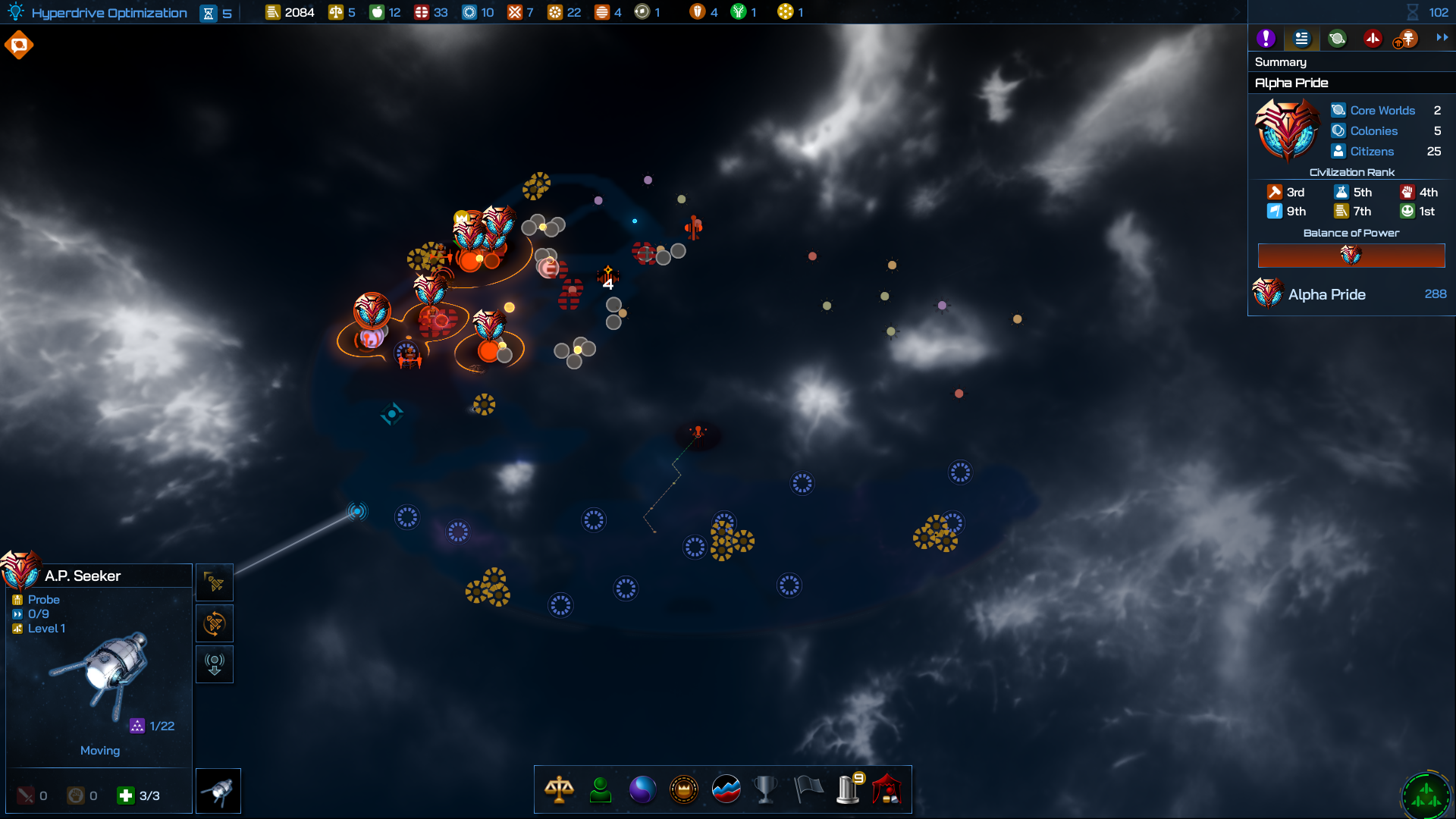Image resolution: width=1456 pixels, height=819 pixels.
Task: Activate the probe's auto-explore rotating arrows command
Action: pos(215,623)
